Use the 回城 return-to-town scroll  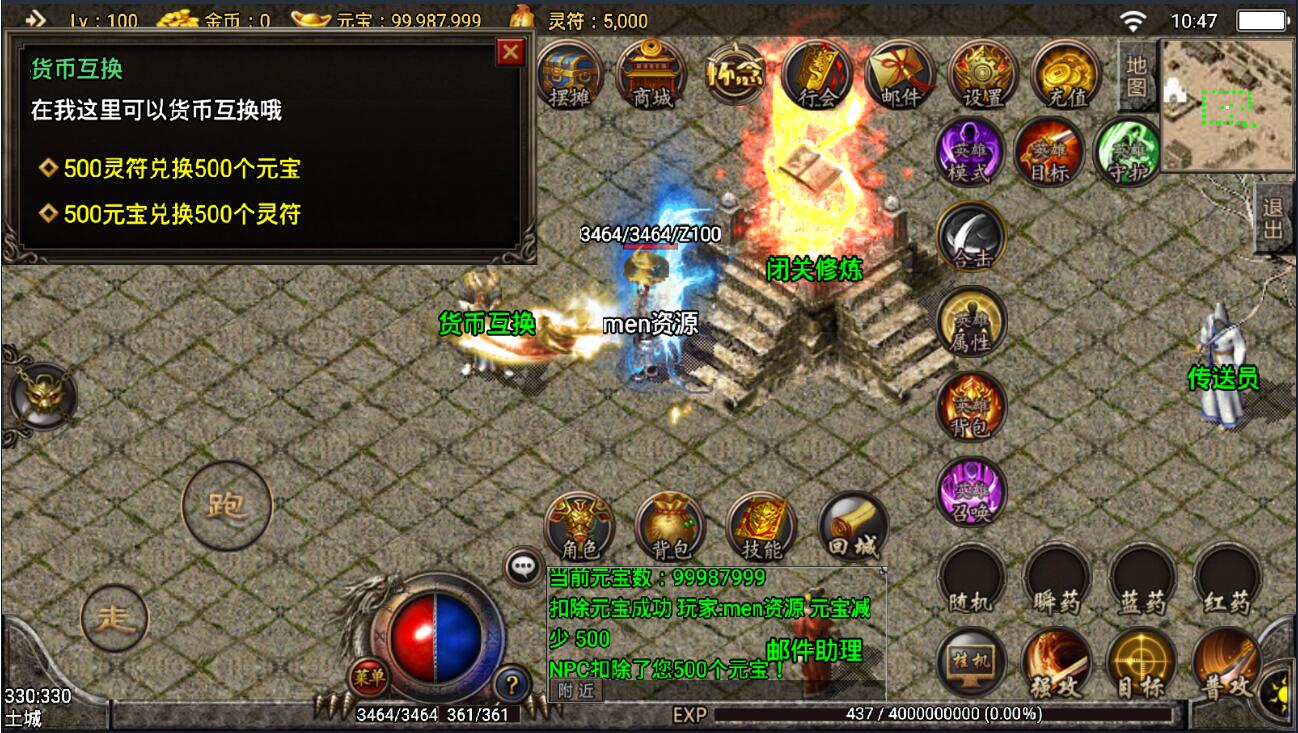(853, 526)
